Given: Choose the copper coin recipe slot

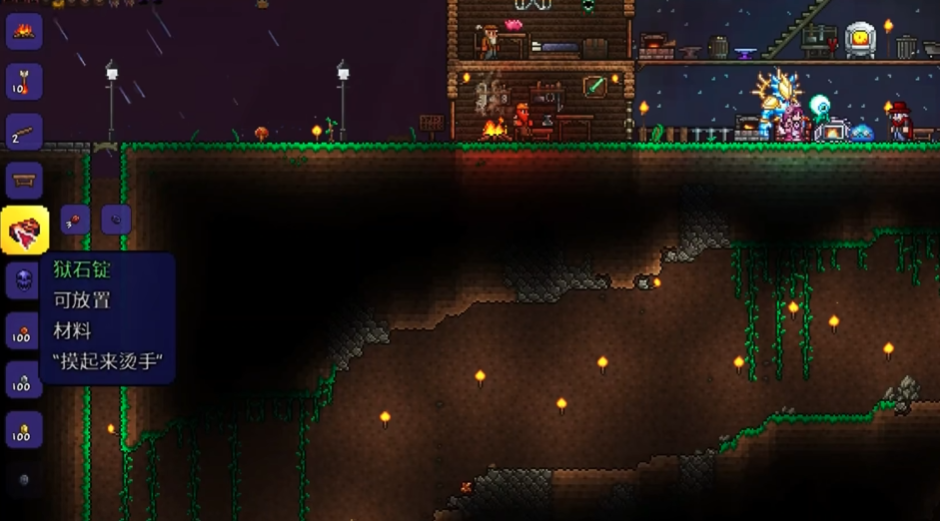Looking at the screenshot, I should [x=24, y=331].
